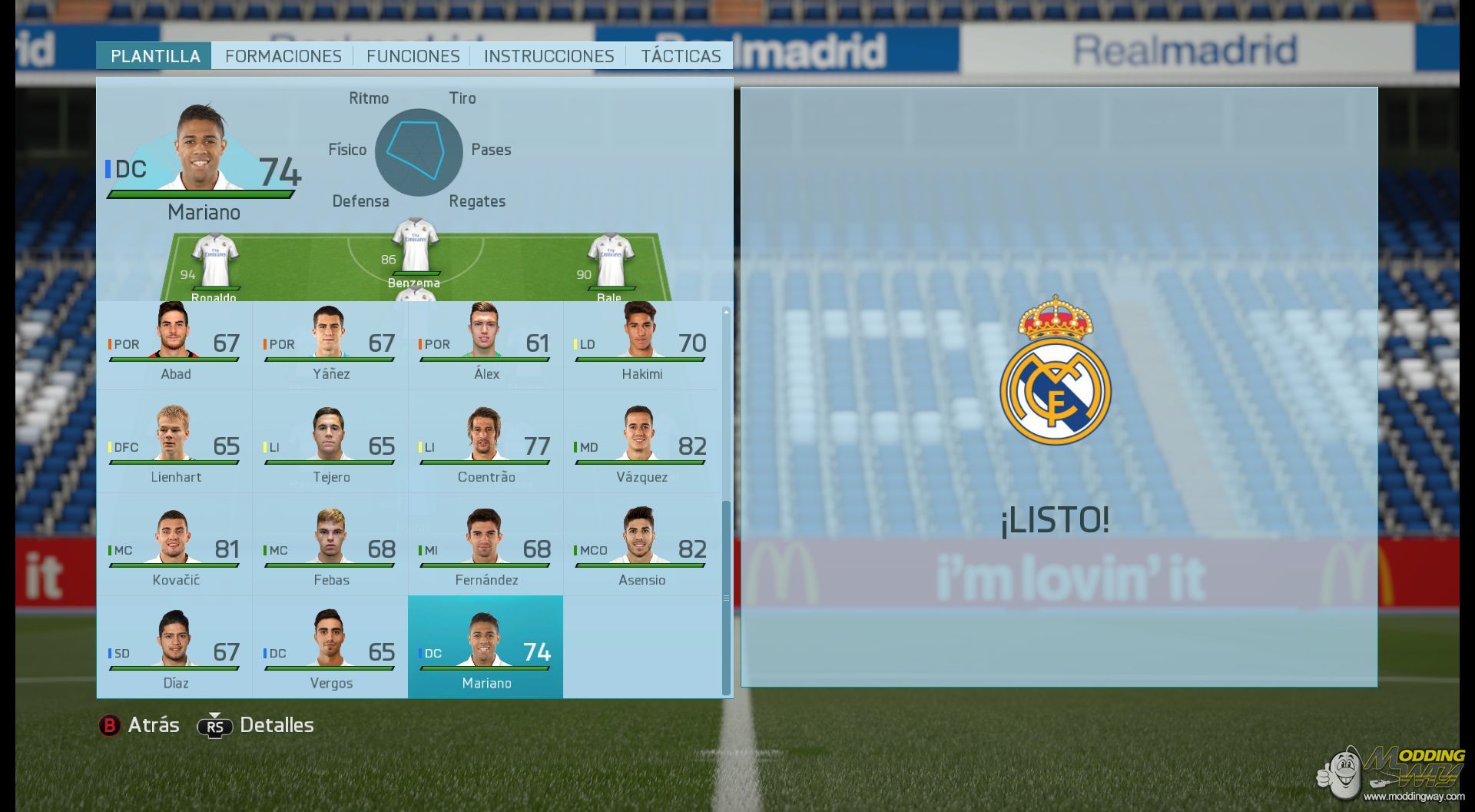Image resolution: width=1475 pixels, height=812 pixels.
Task: Choose Bale's shirt on the pitch
Action: [x=610, y=263]
